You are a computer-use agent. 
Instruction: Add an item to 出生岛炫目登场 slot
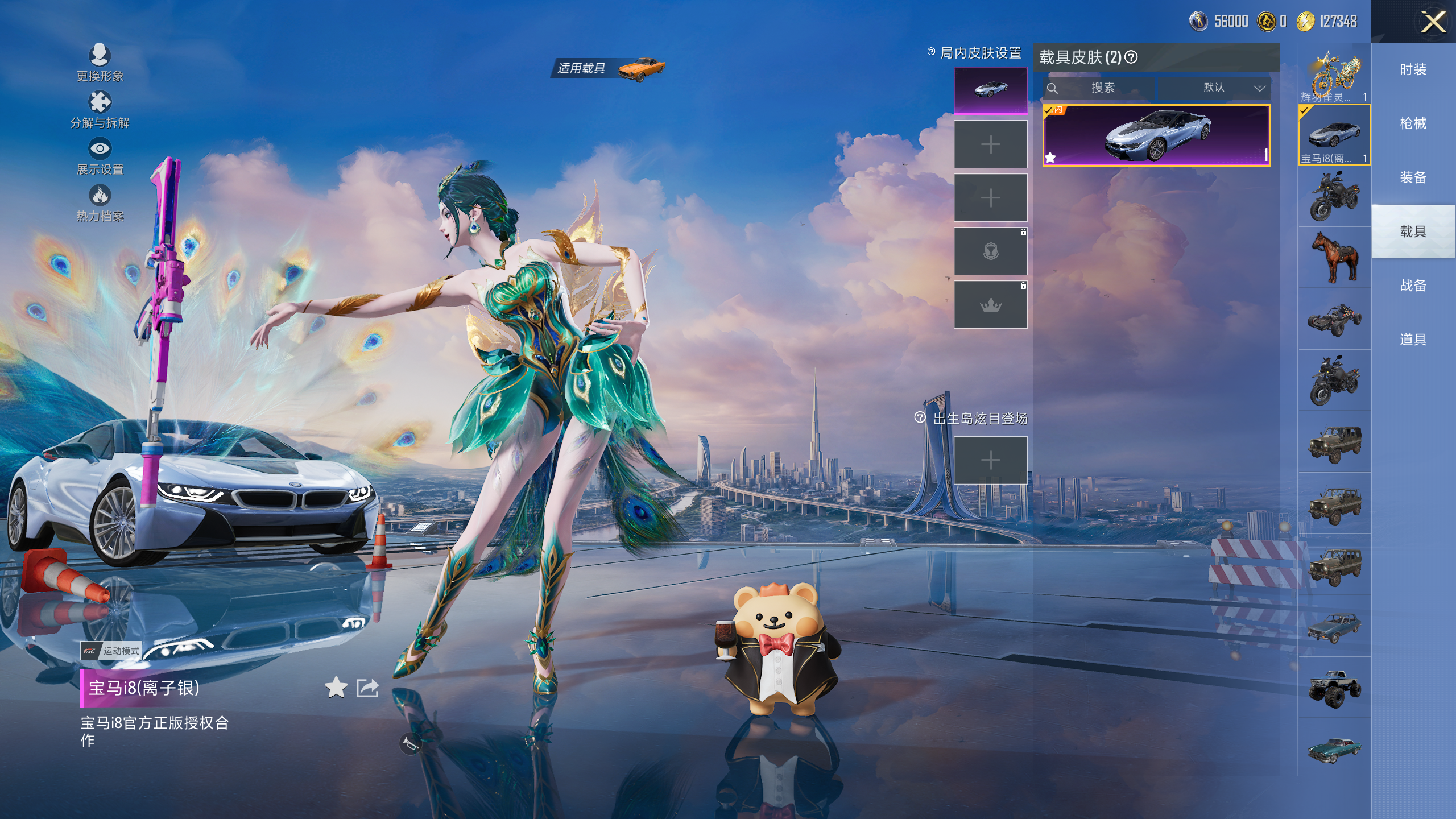tap(990, 460)
